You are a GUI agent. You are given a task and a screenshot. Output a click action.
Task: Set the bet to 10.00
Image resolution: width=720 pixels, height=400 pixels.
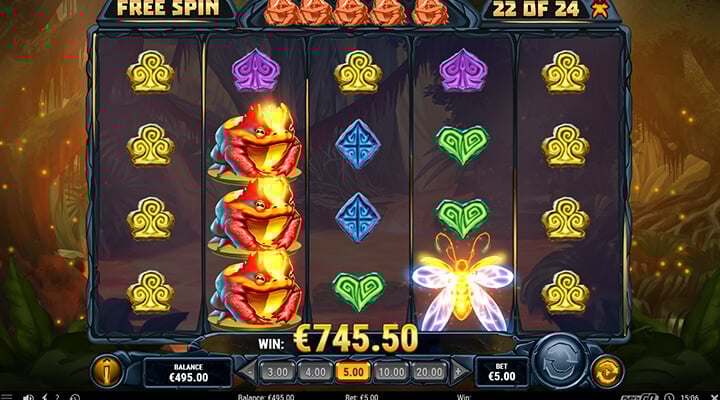pyautogui.click(x=393, y=372)
